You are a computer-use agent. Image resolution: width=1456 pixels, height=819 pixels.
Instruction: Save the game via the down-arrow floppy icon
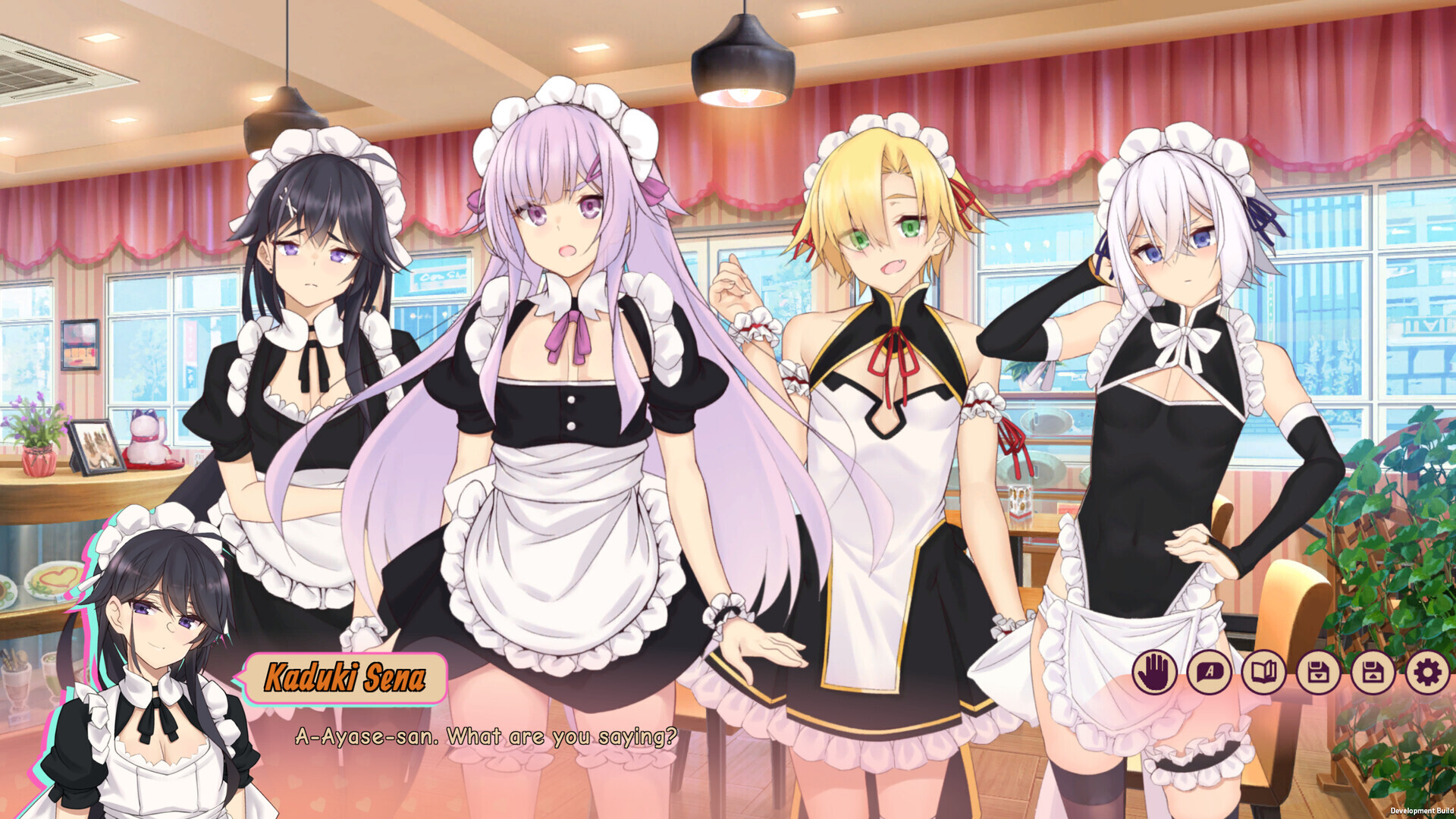coord(1319,670)
